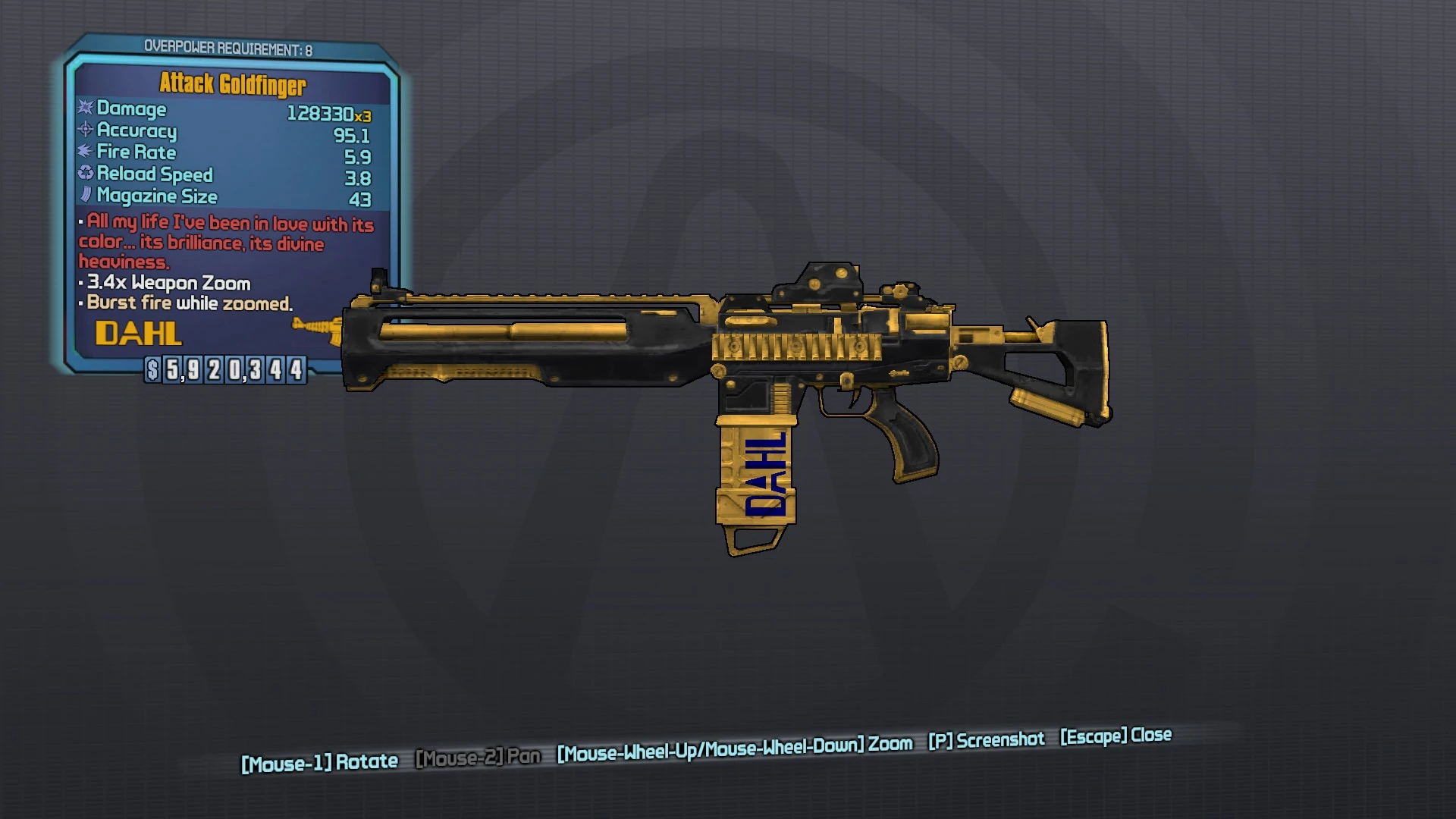Select the Zoom entry in the bottom bar
This screenshot has height=819, width=1456.
click(x=895, y=743)
